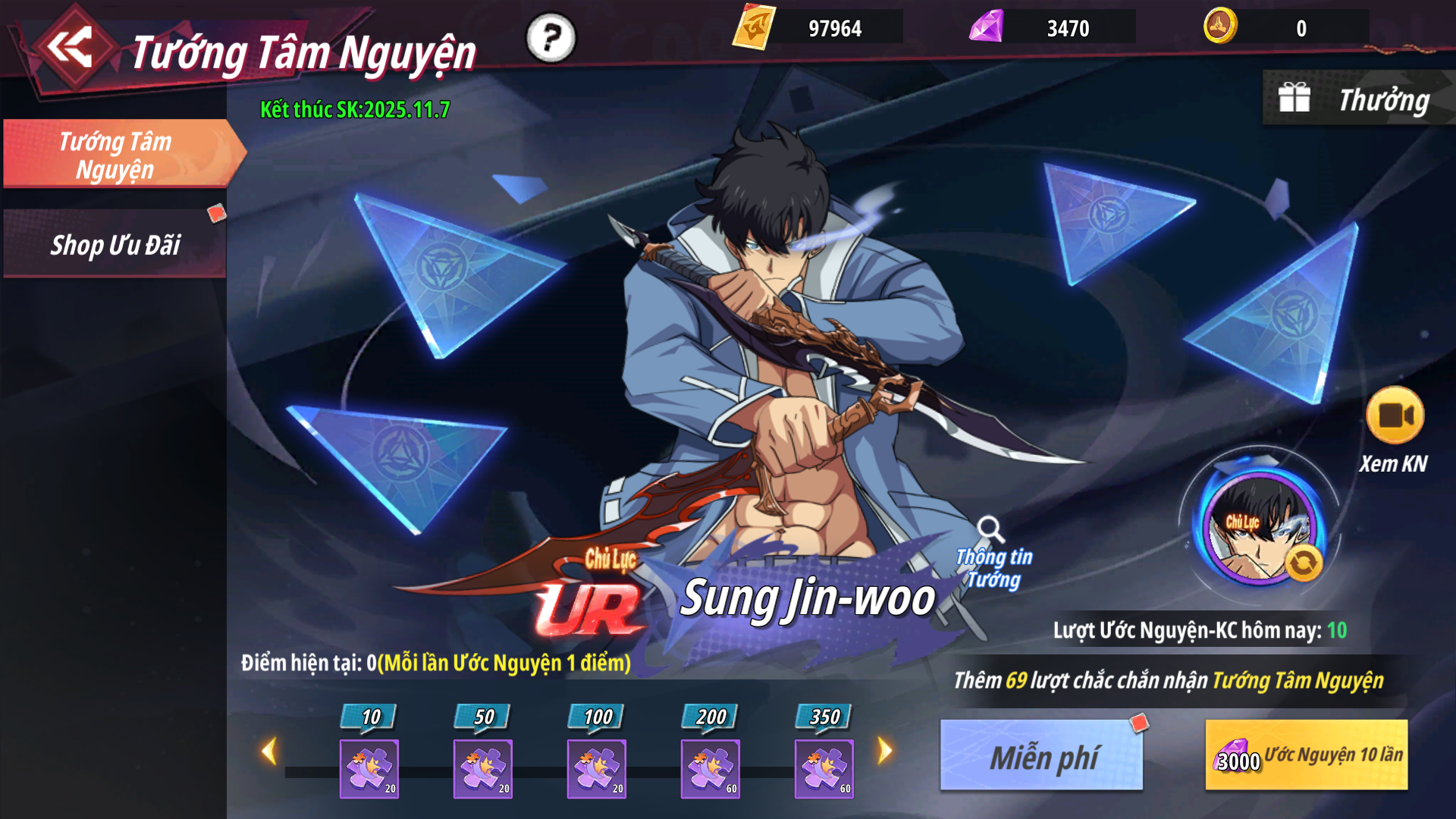This screenshot has height=819, width=1456.
Task: View Thông tin Tướng hero details
Action: pyautogui.click(x=993, y=554)
